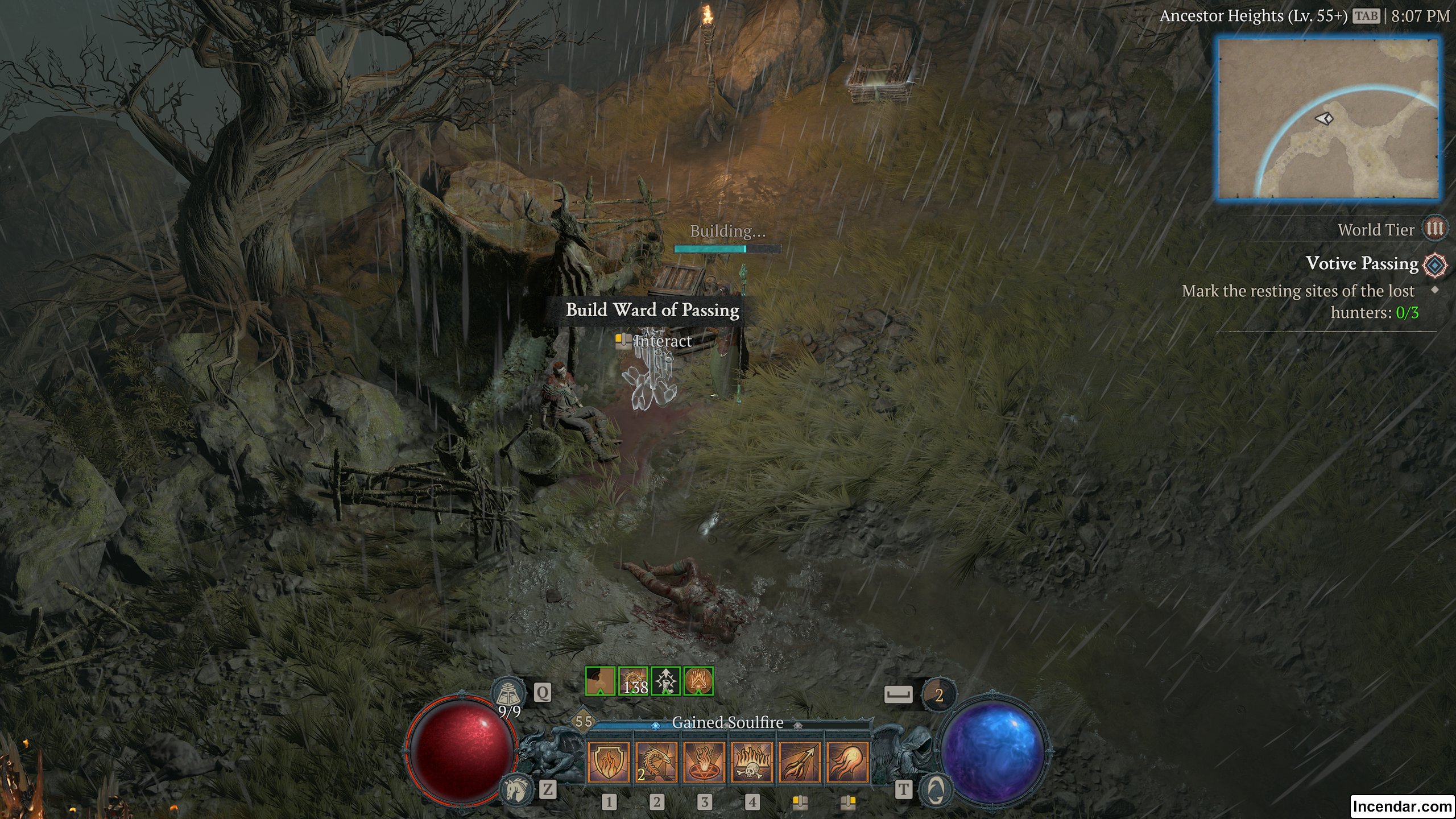Click the World Tier III emblem
The height and width of the screenshot is (819, 1456).
coord(1434,229)
